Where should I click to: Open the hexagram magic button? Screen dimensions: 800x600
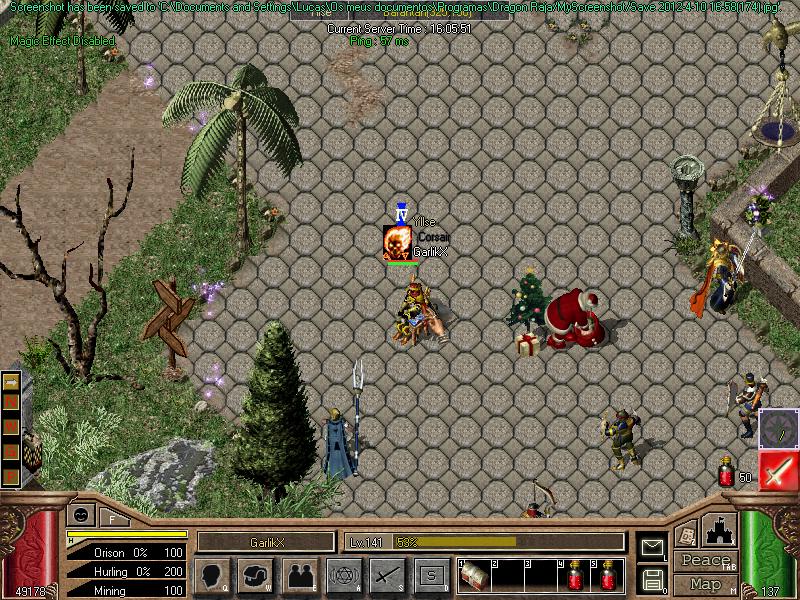(343, 576)
